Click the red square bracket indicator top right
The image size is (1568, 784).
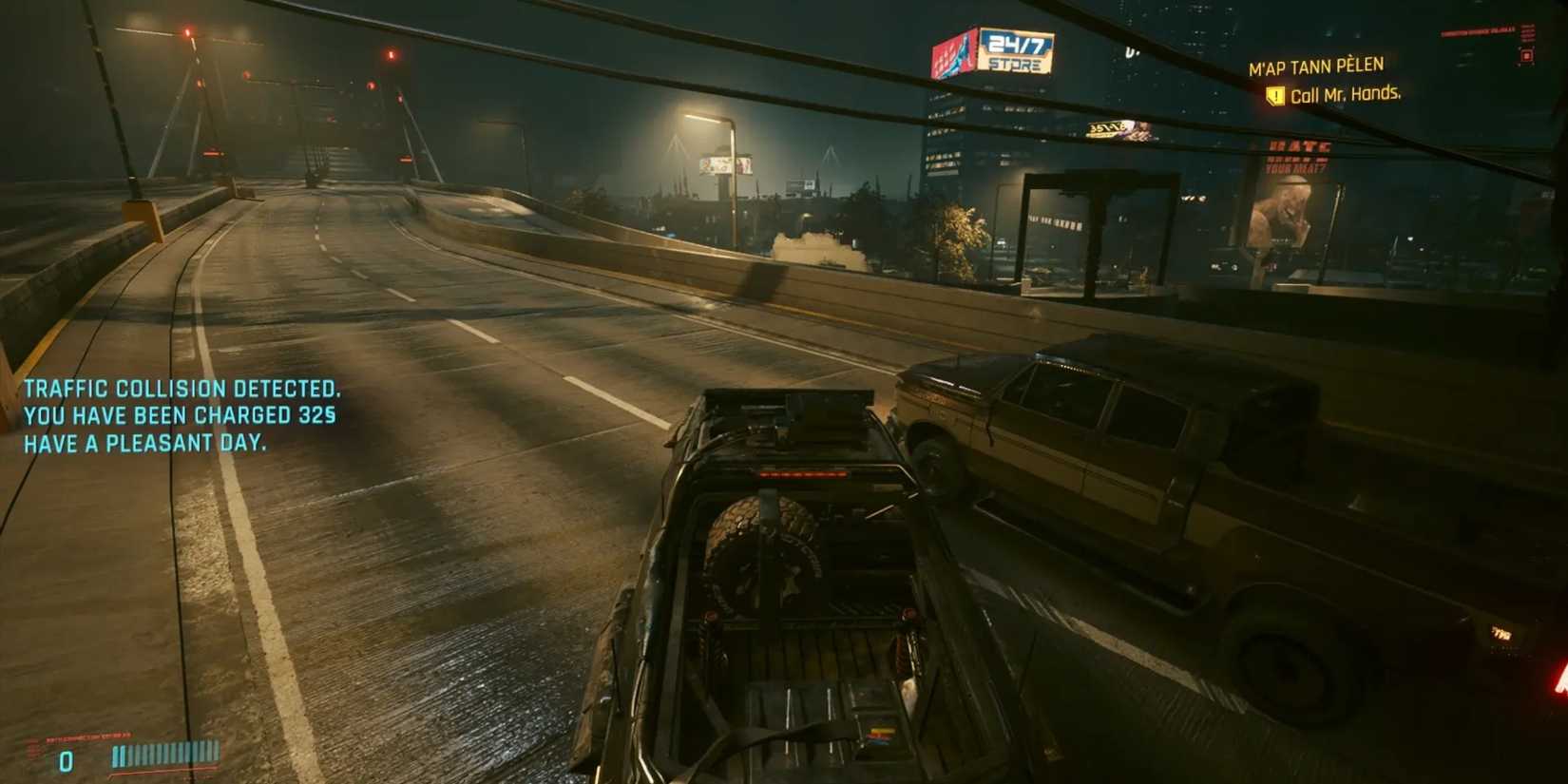(x=1526, y=57)
